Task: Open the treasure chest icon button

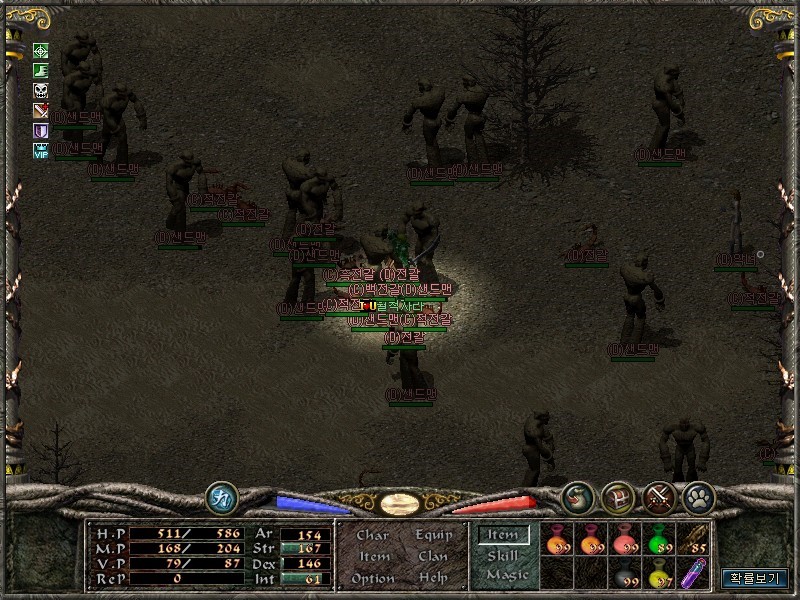Action: coord(618,497)
